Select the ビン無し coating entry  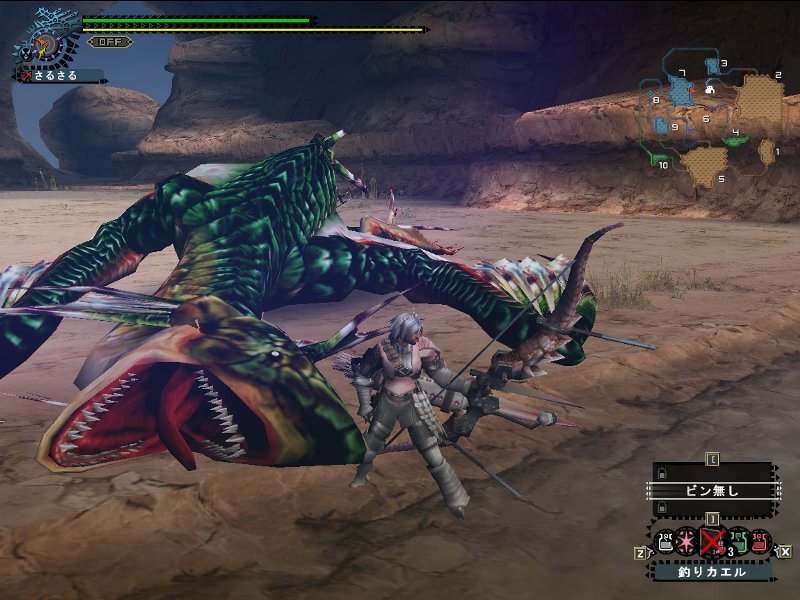coord(711,491)
